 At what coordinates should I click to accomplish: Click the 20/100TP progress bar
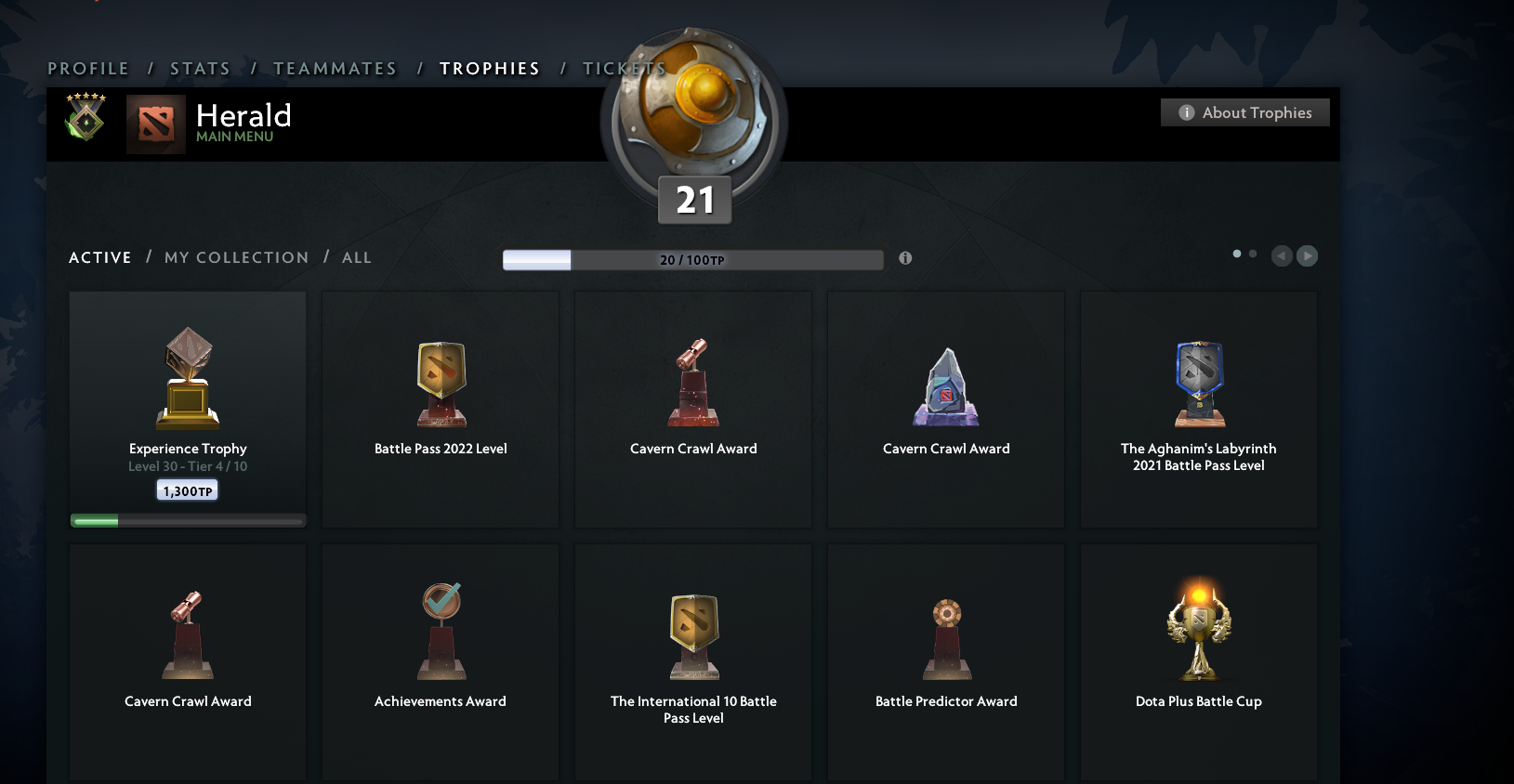click(x=693, y=259)
